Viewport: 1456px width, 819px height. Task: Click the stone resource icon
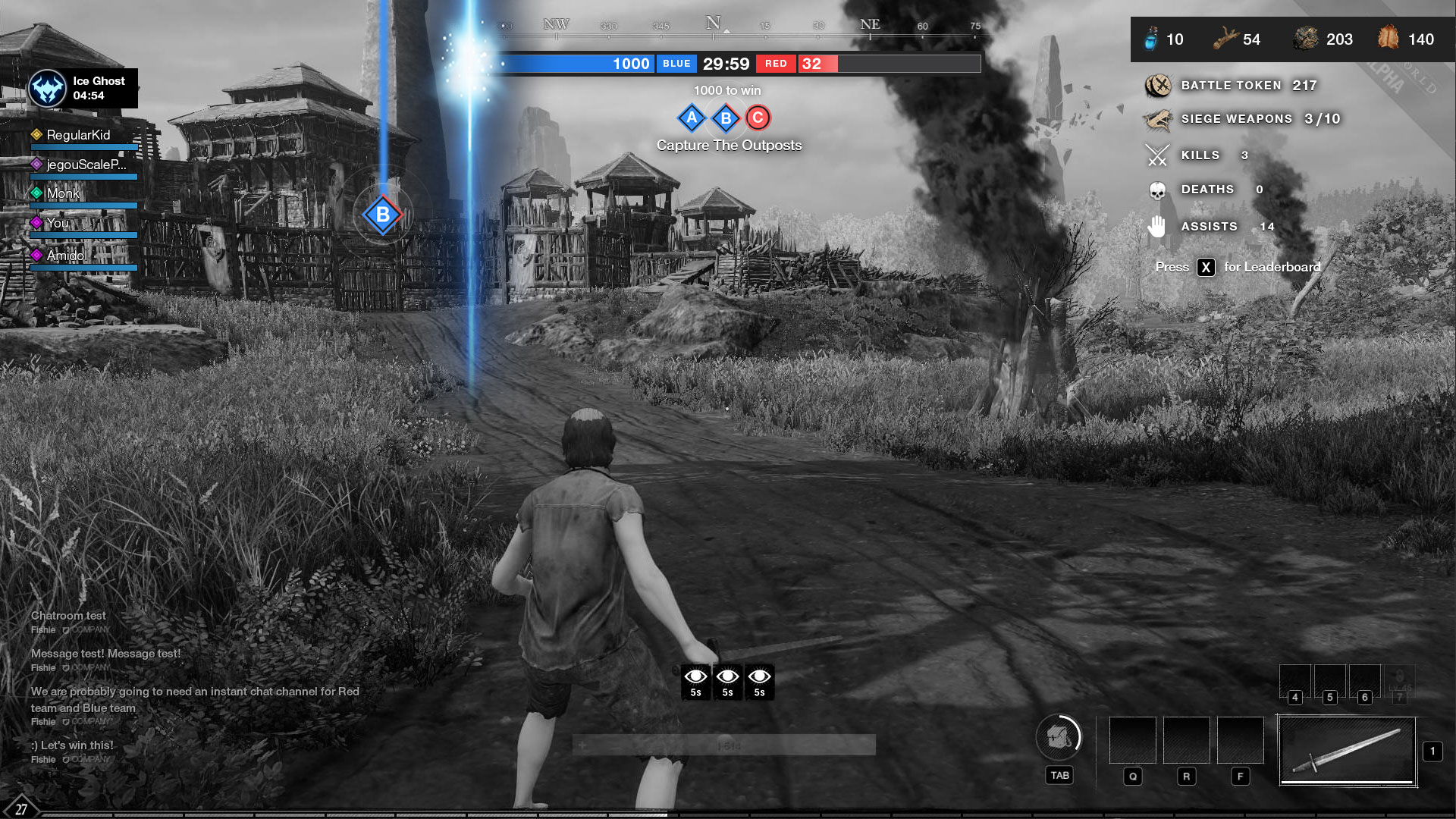[x=1306, y=39]
